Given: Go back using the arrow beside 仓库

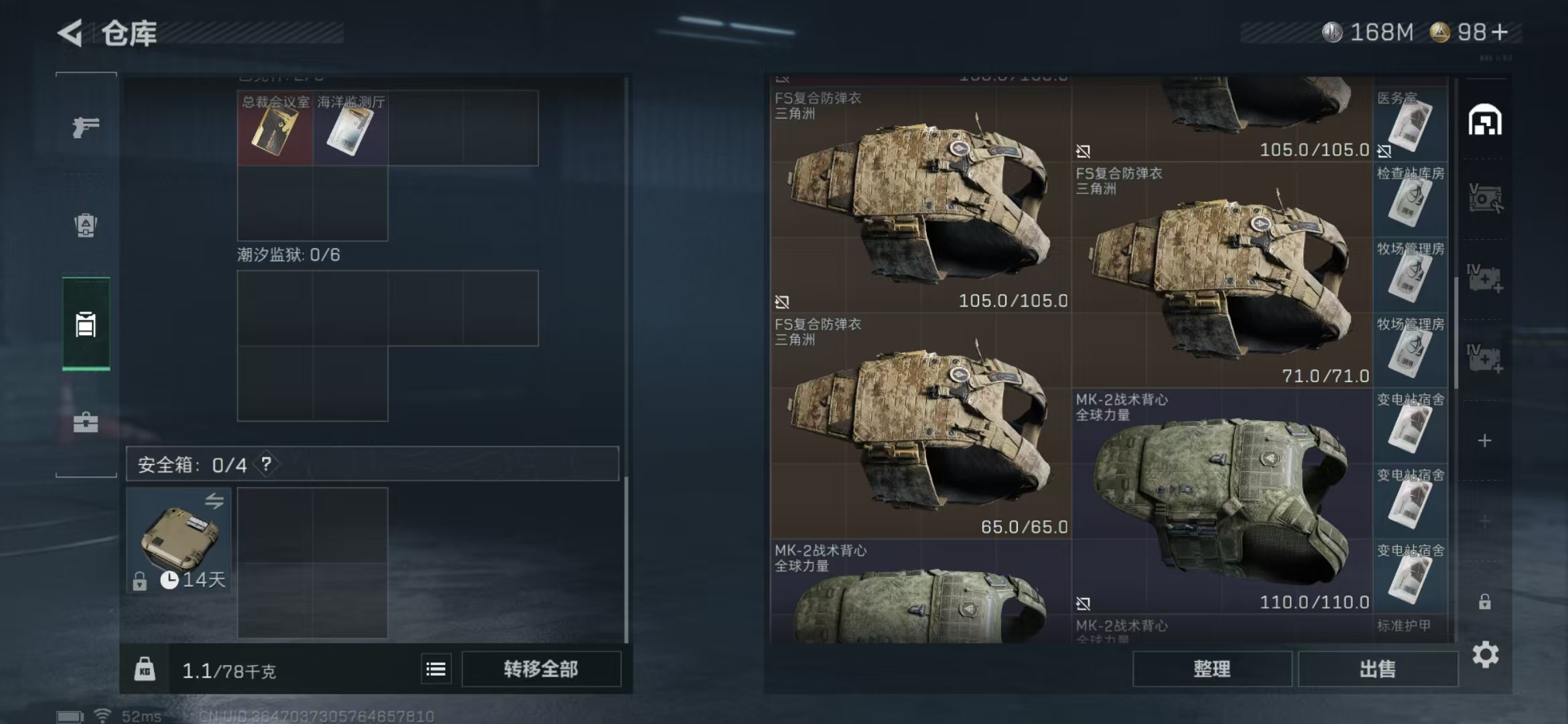Looking at the screenshot, I should pyautogui.click(x=71, y=33).
